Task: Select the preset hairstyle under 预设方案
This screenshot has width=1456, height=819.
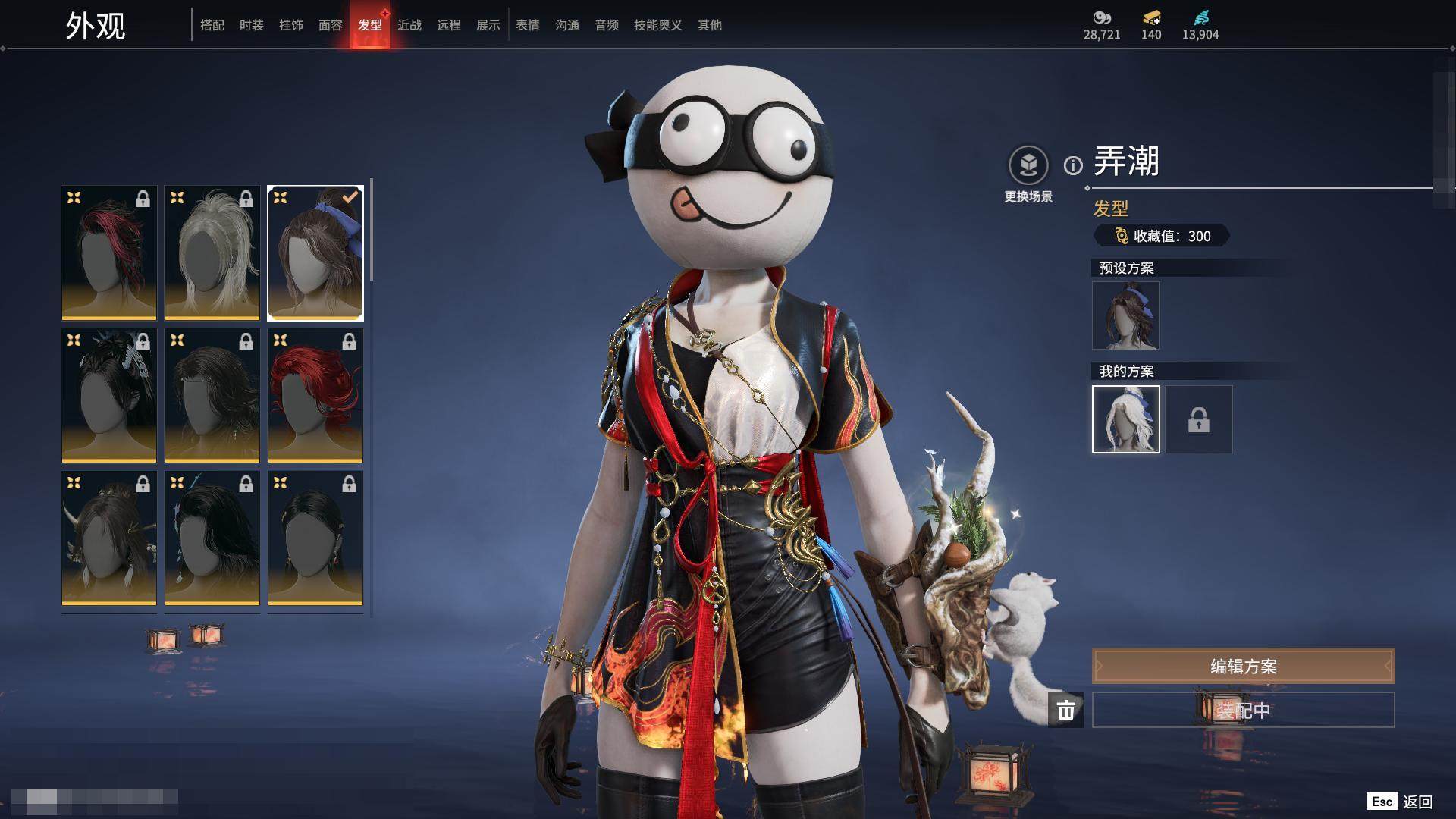Action: (x=1126, y=315)
